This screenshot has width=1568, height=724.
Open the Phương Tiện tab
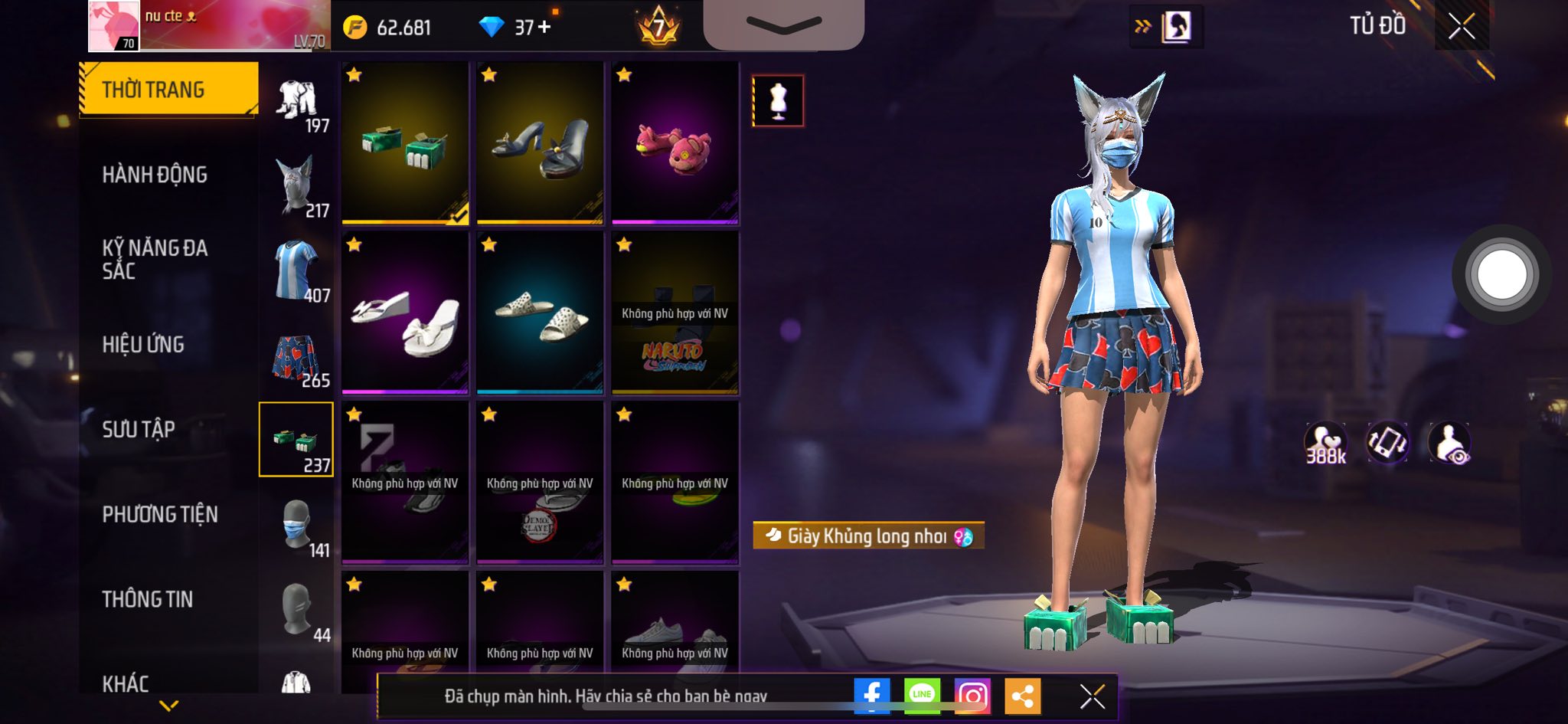(x=160, y=514)
